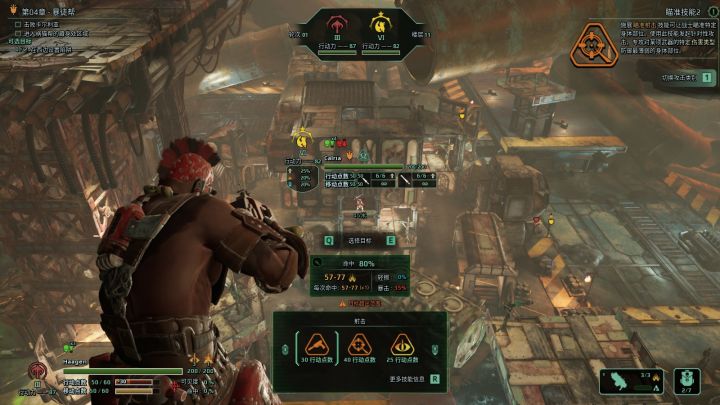The width and height of the screenshot is (720, 405).
Task: Open the backpack inventory showing 2/7
Action: [686, 381]
